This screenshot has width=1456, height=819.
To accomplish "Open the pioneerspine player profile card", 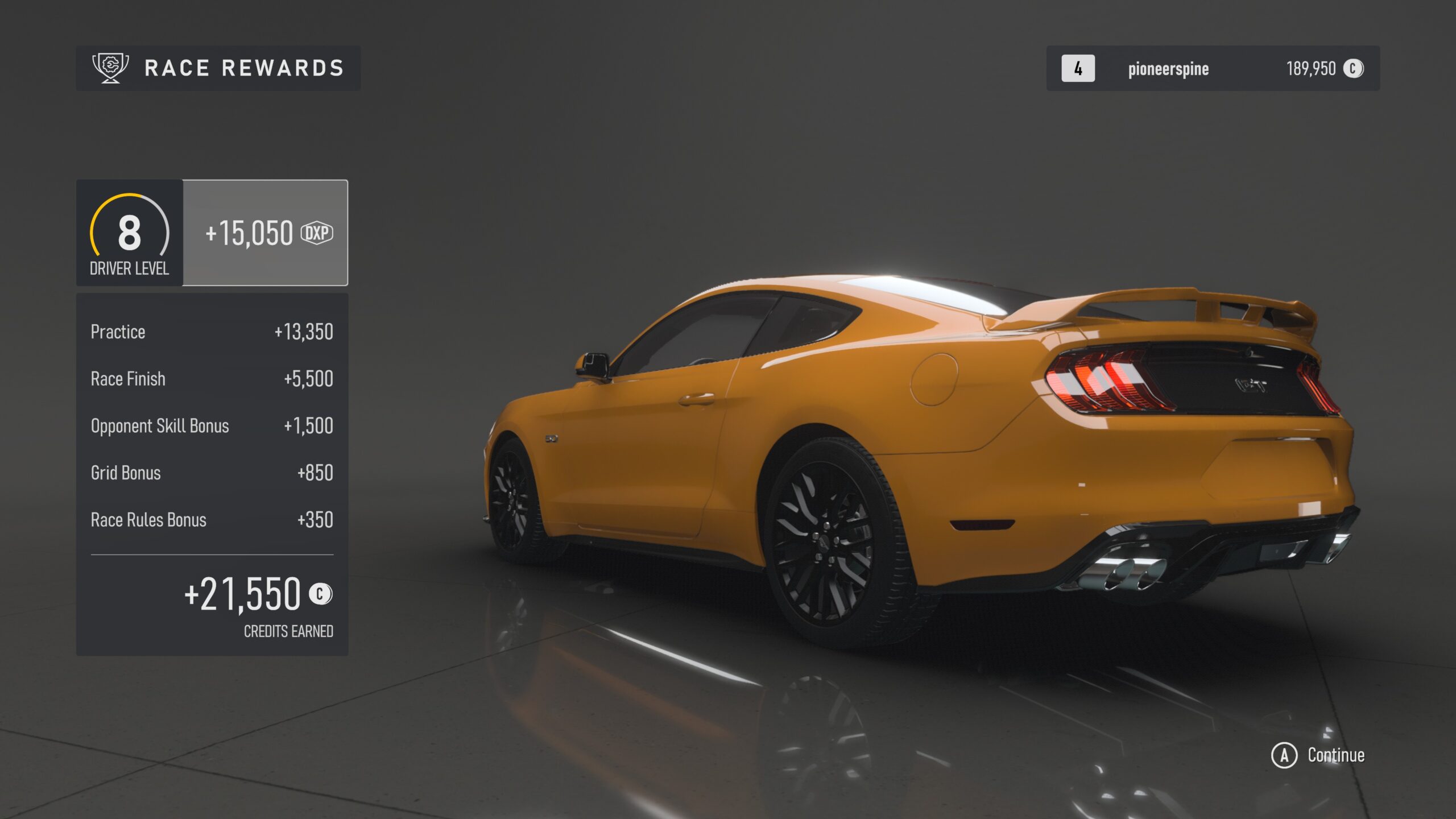I will (x=1212, y=68).
